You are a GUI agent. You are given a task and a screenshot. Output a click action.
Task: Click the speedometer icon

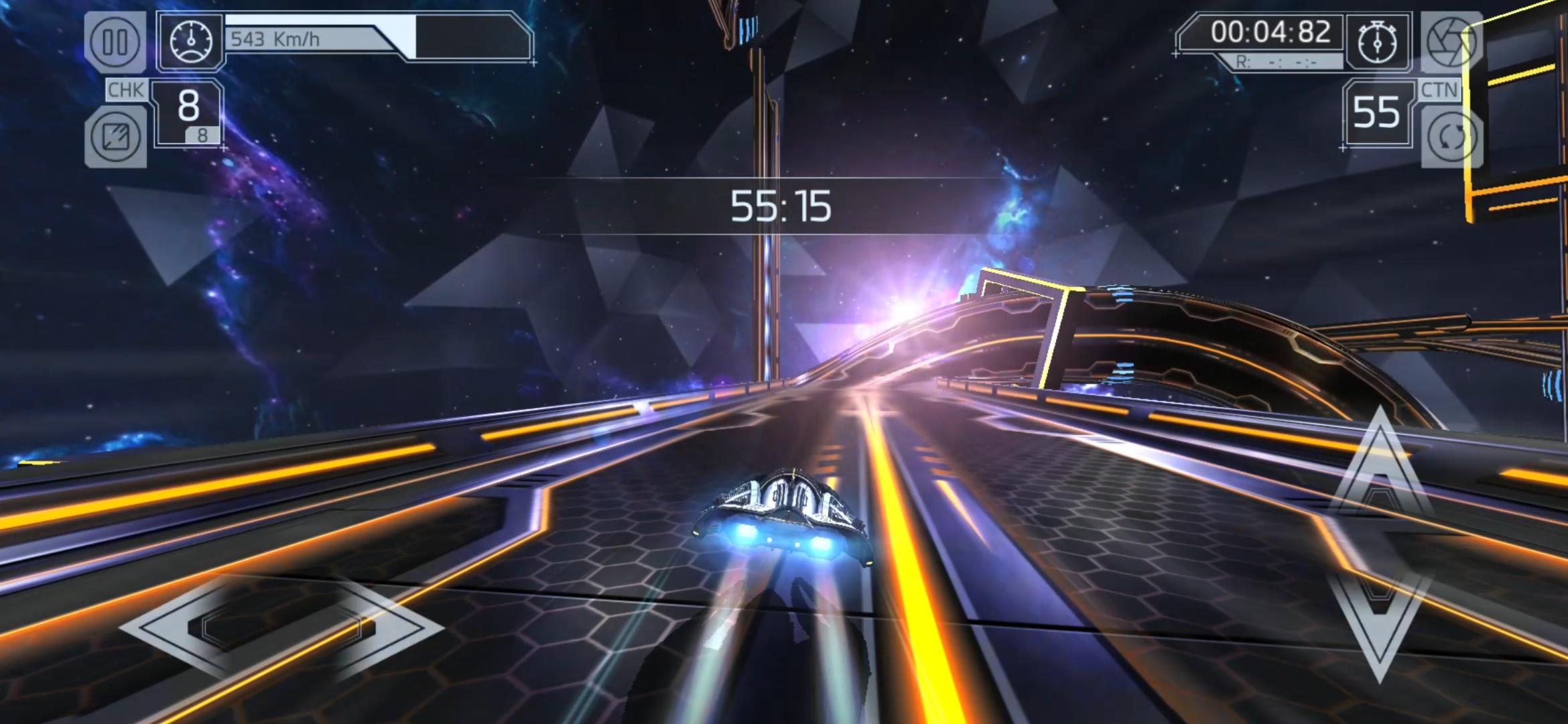(x=192, y=40)
